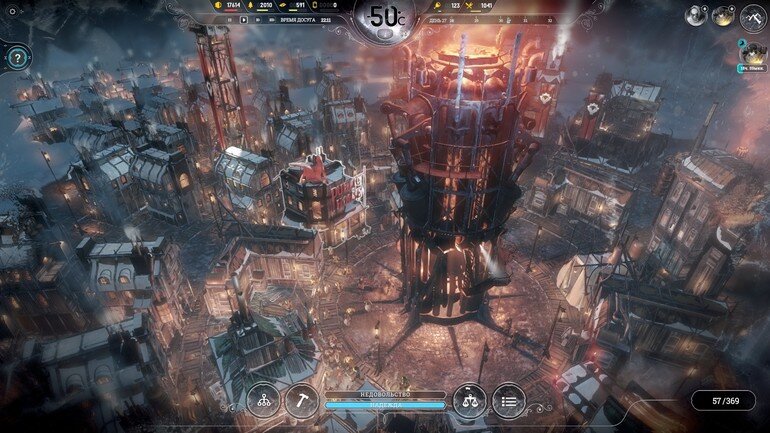Open the economy list overview button
This screenshot has width=770, height=433.
(508, 400)
